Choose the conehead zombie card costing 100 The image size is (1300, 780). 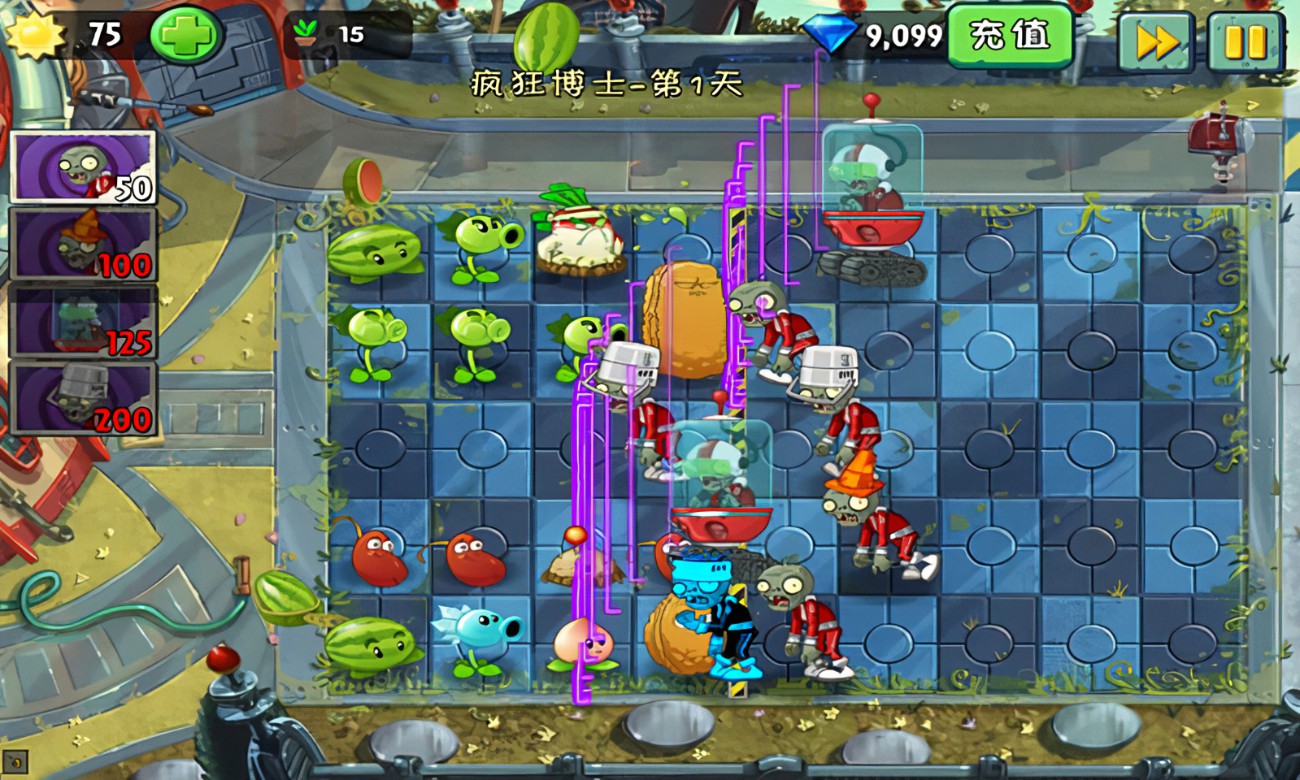pyautogui.click(x=83, y=243)
